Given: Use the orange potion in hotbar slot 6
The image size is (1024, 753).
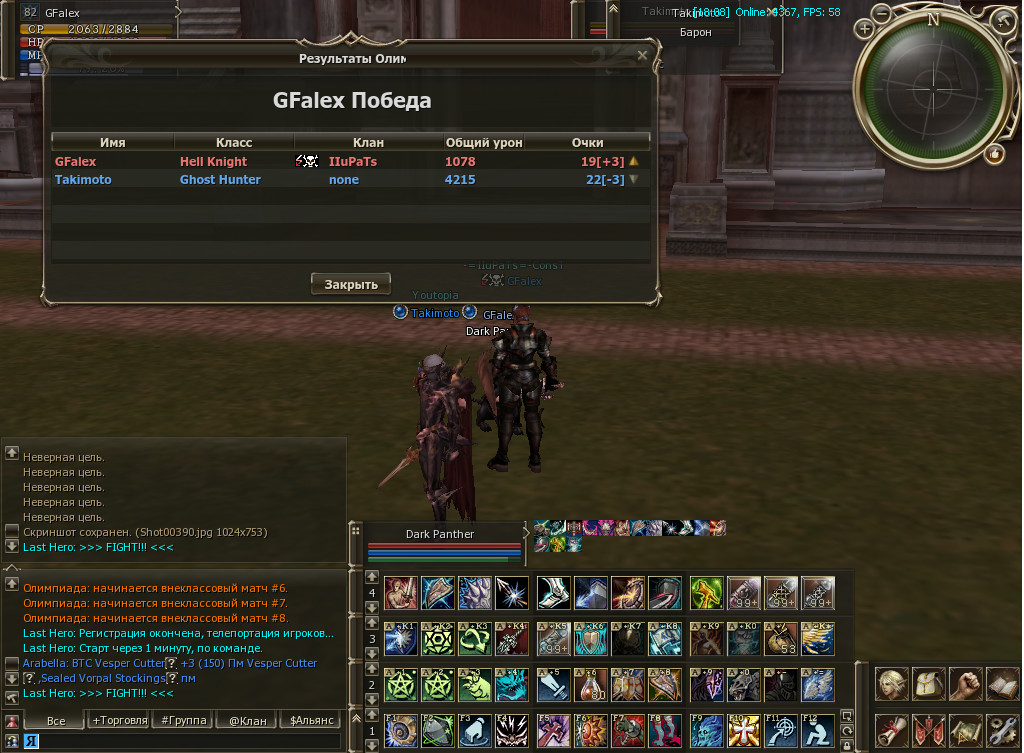Looking at the screenshot, I should 590,684.
